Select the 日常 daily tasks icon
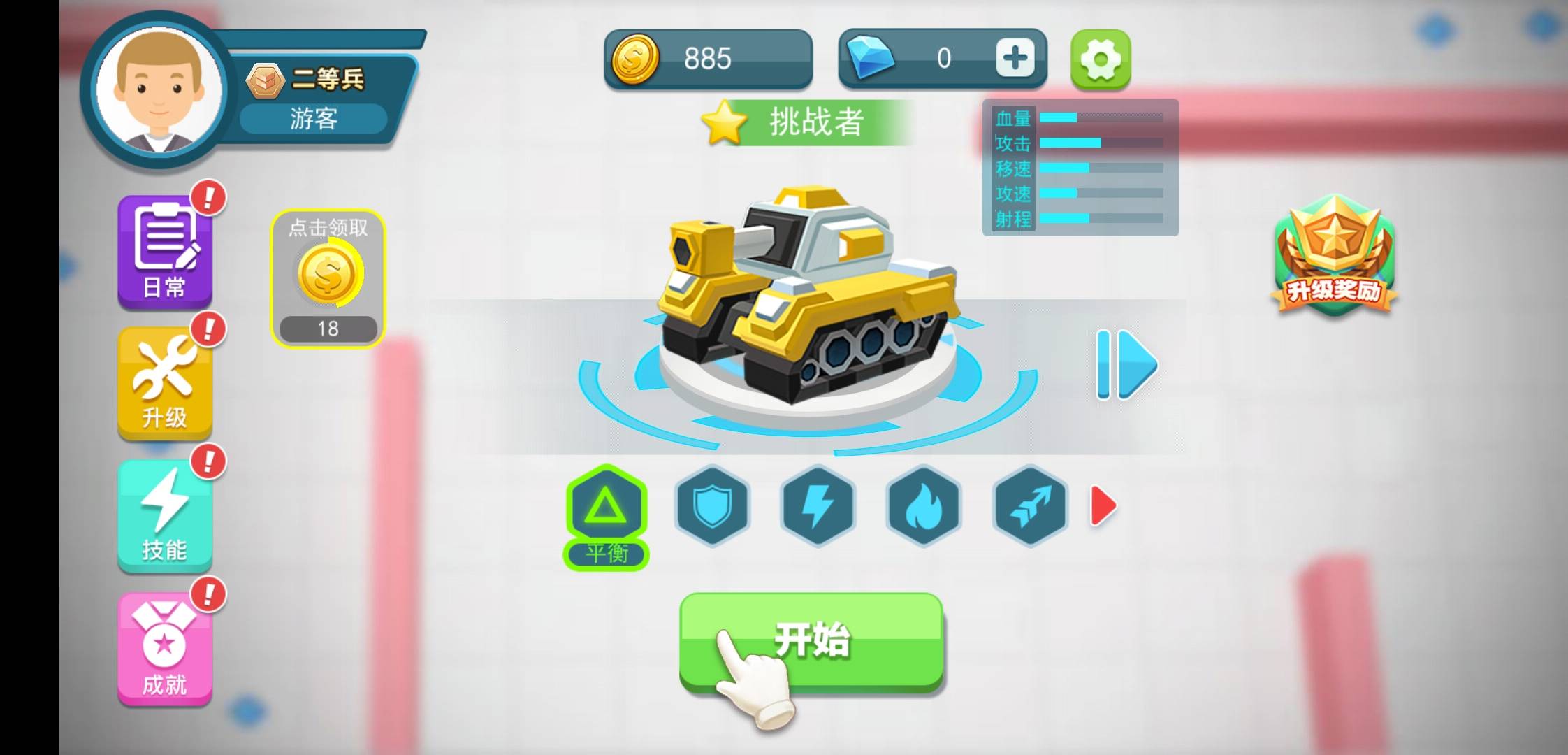Screen dimensions: 1568x755 (165, 248)
